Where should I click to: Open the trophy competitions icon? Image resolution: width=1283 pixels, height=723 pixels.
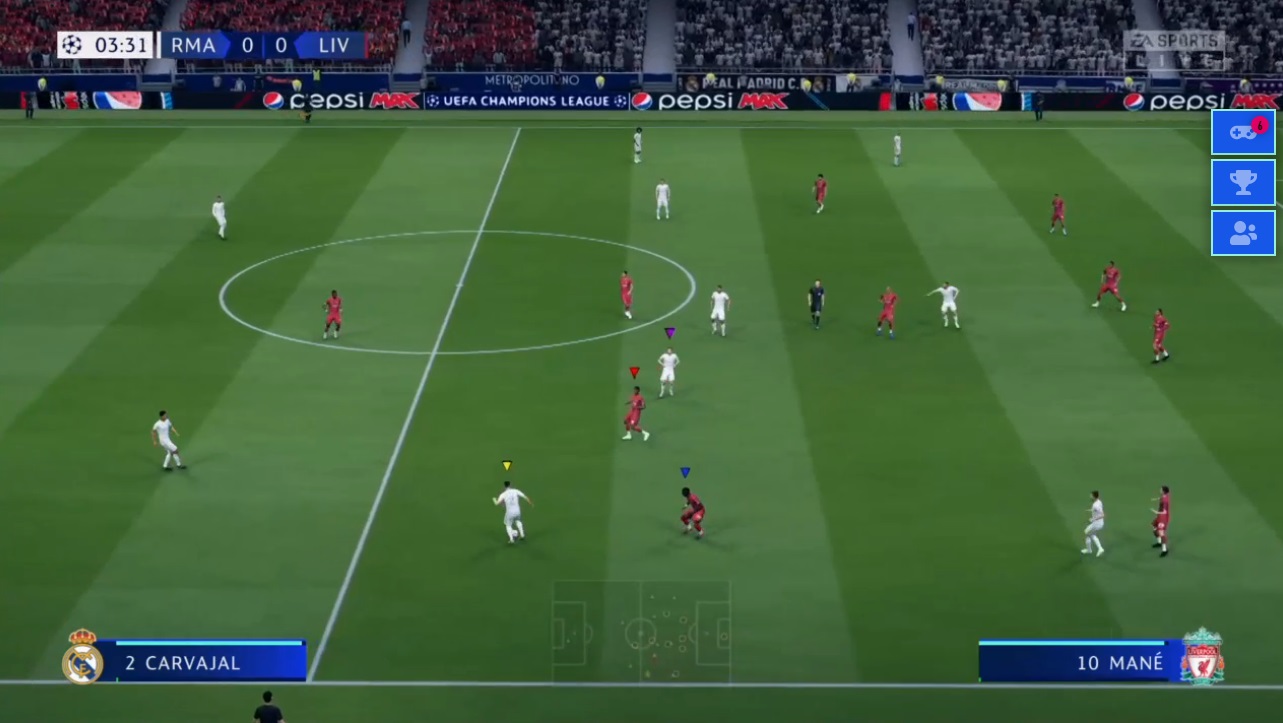point(1242,182)
